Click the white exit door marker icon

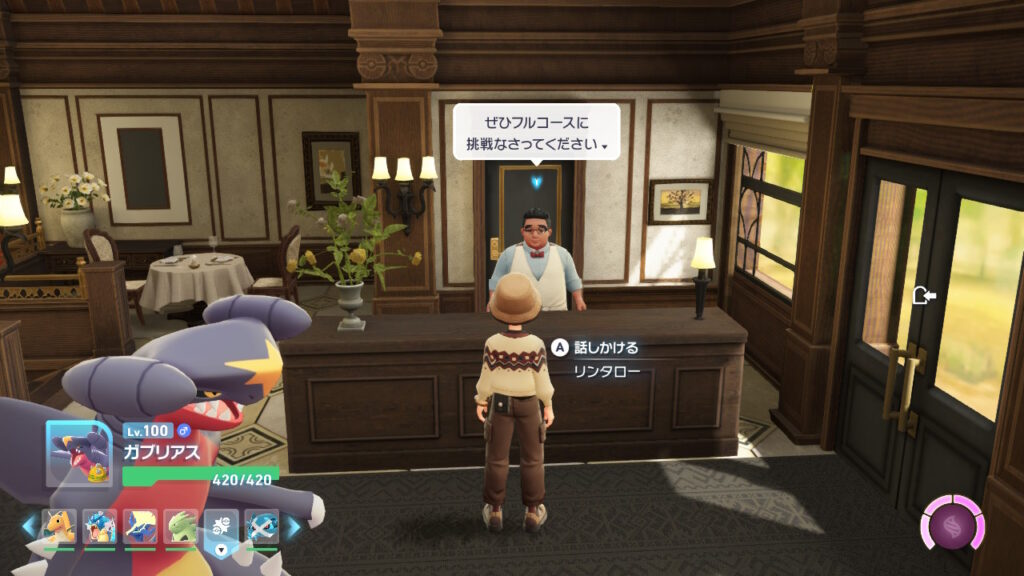(x=924, y=296)
